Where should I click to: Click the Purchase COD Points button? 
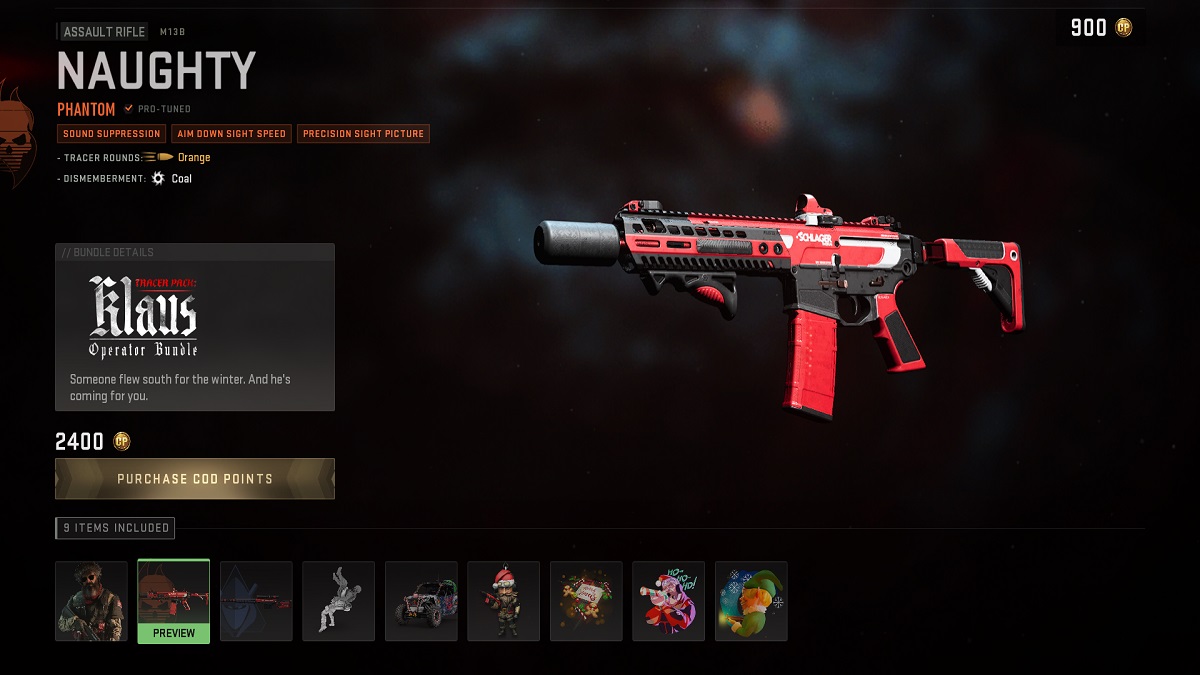[x=195, y=479]
